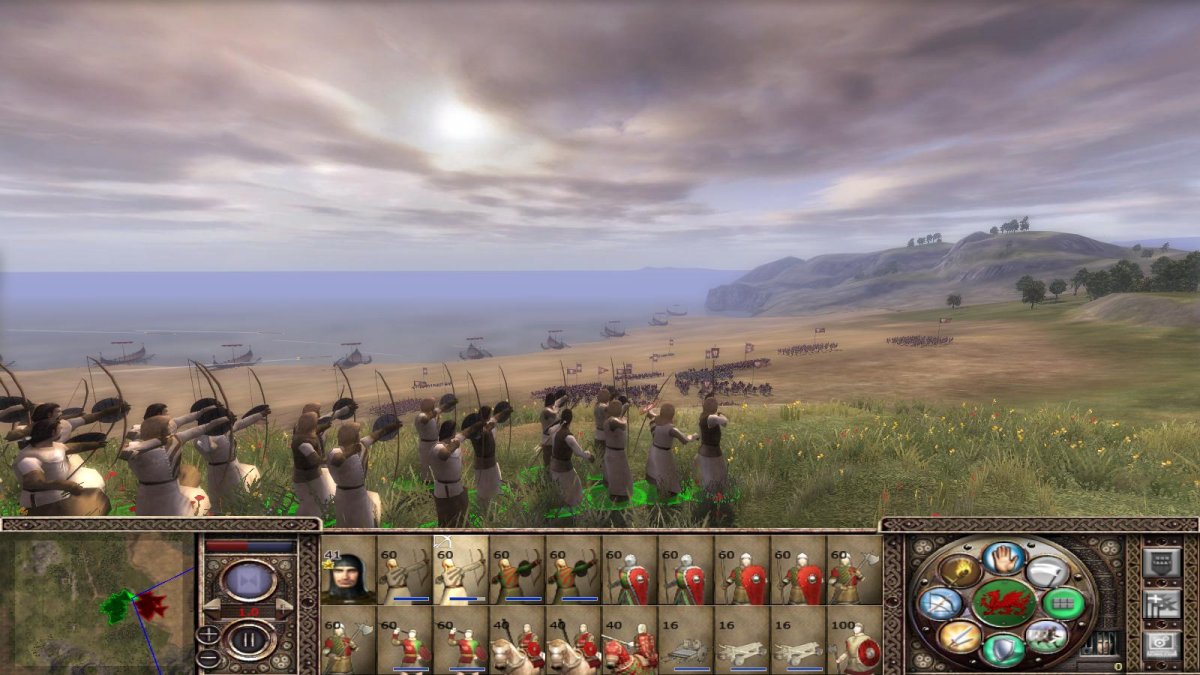Image resolution: width=1200 pixels, height=675 pixels.
Task: Select the highlighted archer unit card
Action: [x=460, y=570]
